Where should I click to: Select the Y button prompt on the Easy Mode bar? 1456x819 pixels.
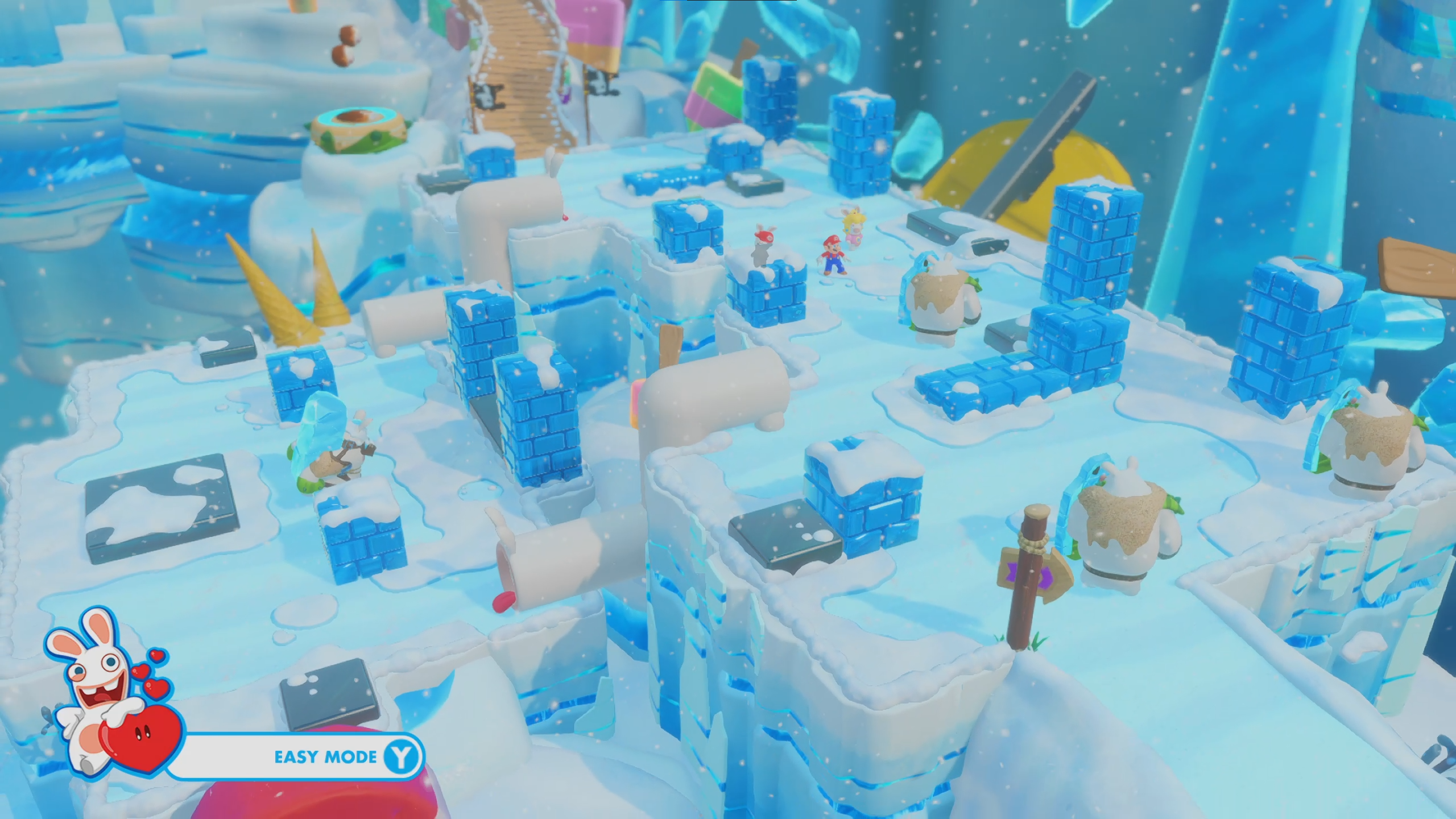click(x=404, y=757)
